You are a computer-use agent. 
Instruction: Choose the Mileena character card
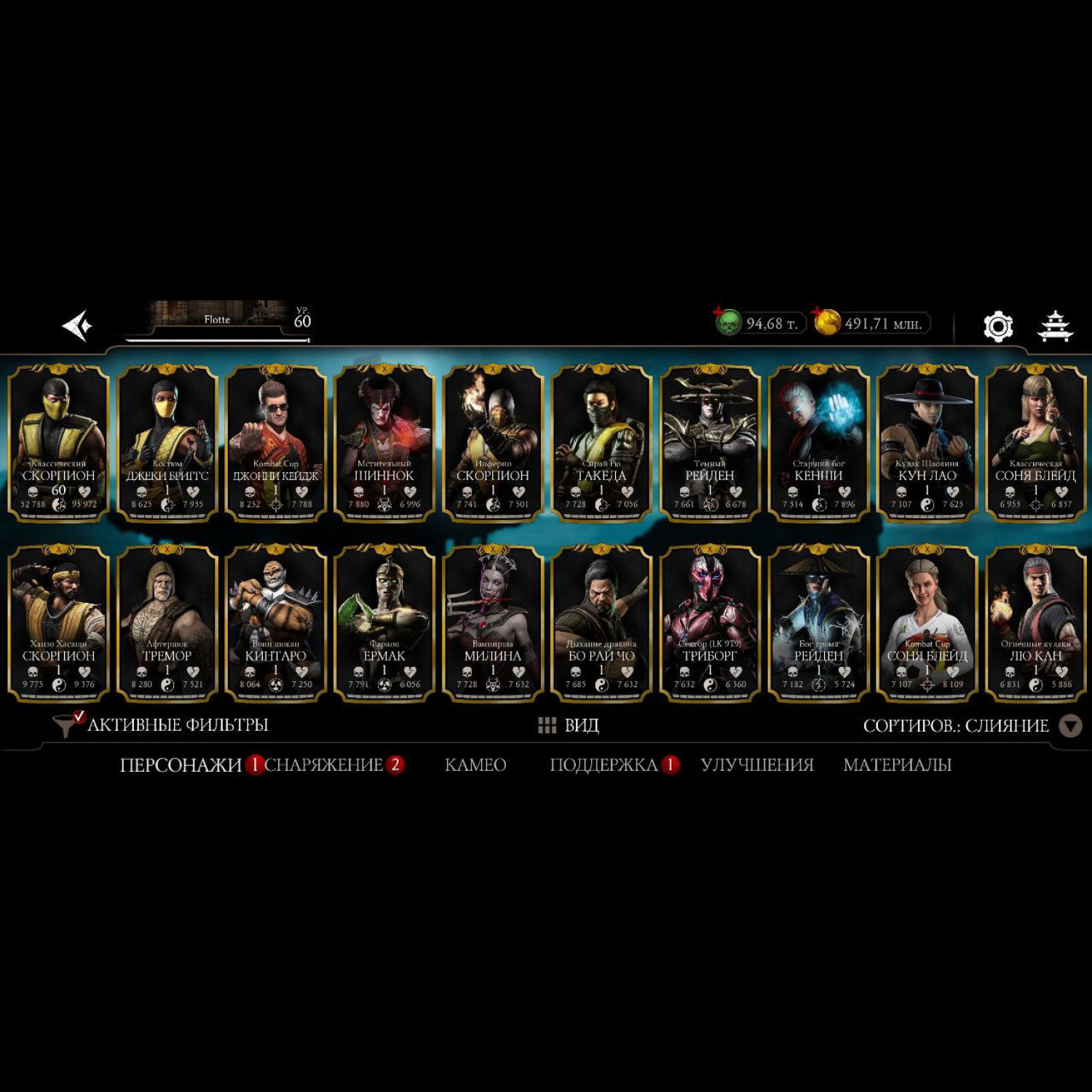tap(493, 623)
